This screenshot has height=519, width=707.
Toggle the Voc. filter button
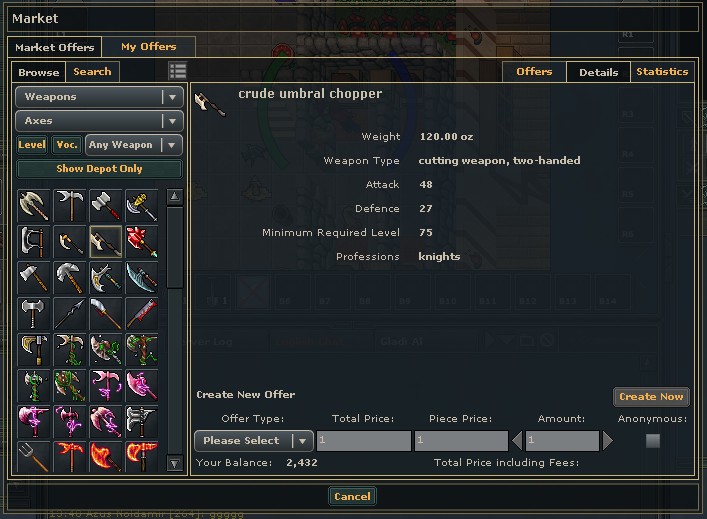pos(67,145)
